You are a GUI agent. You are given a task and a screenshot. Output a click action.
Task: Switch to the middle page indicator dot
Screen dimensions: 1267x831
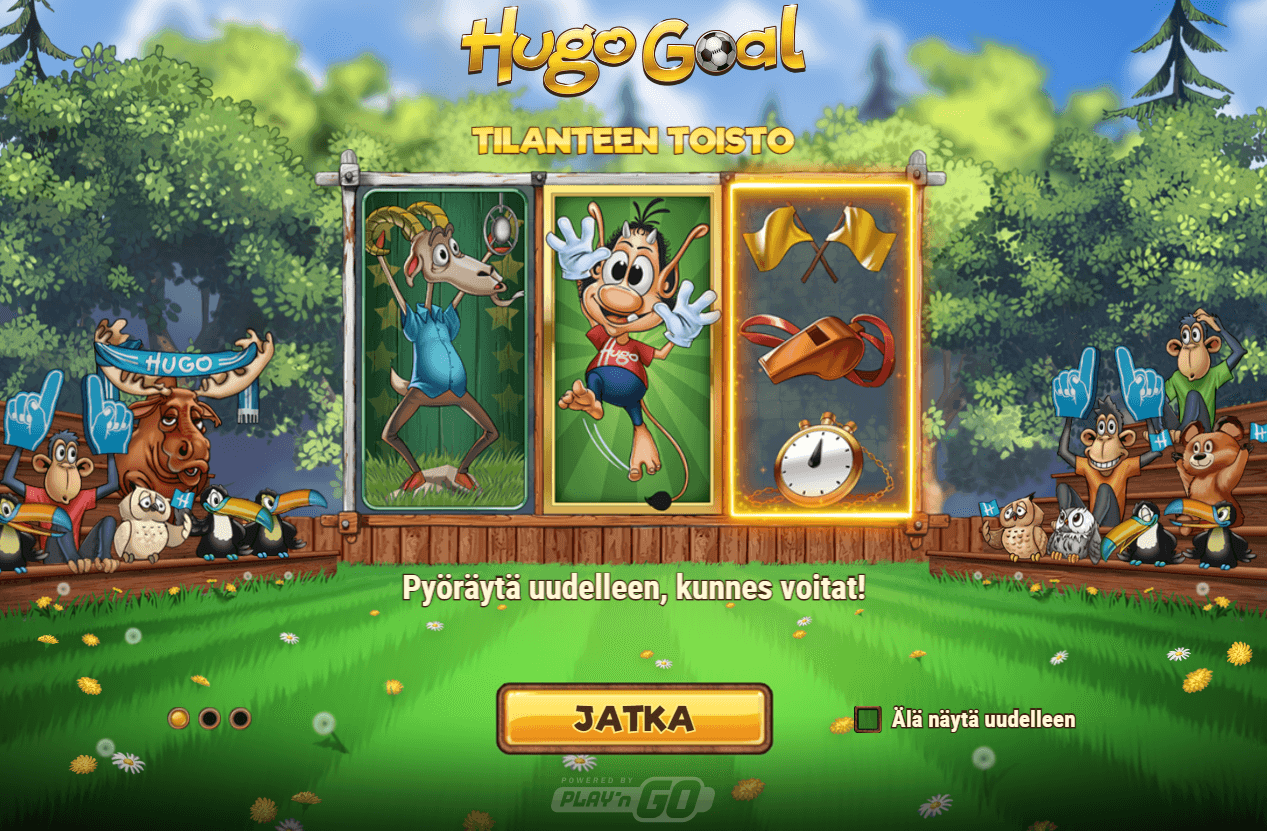click(x=209, y=718)
